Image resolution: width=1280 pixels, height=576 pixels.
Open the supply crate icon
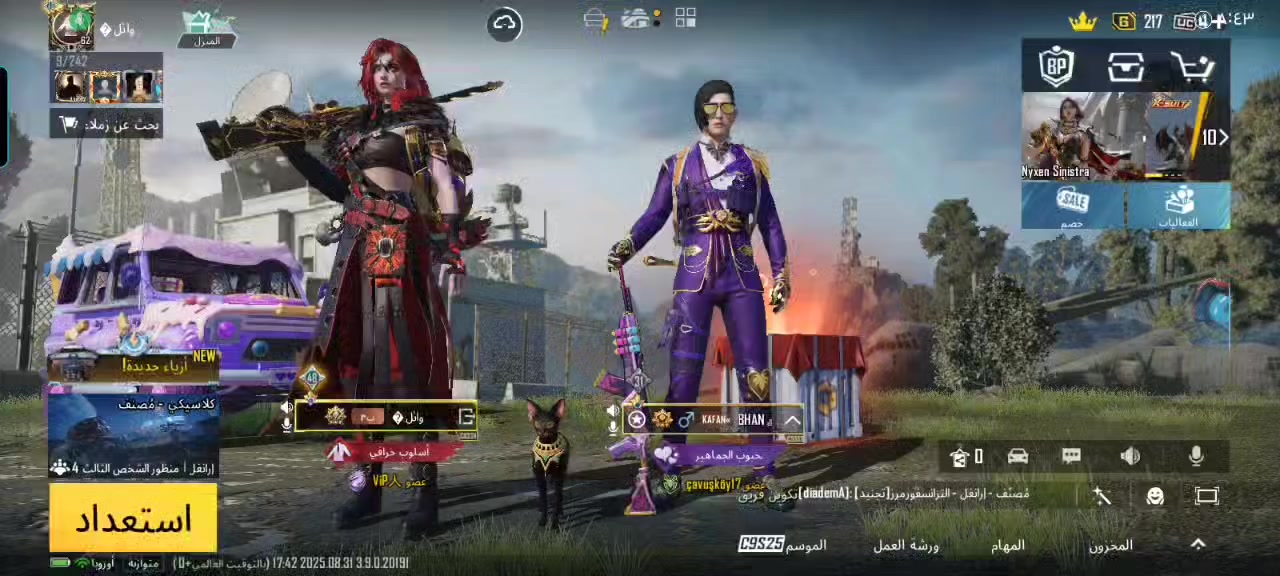click(1126, 66)
